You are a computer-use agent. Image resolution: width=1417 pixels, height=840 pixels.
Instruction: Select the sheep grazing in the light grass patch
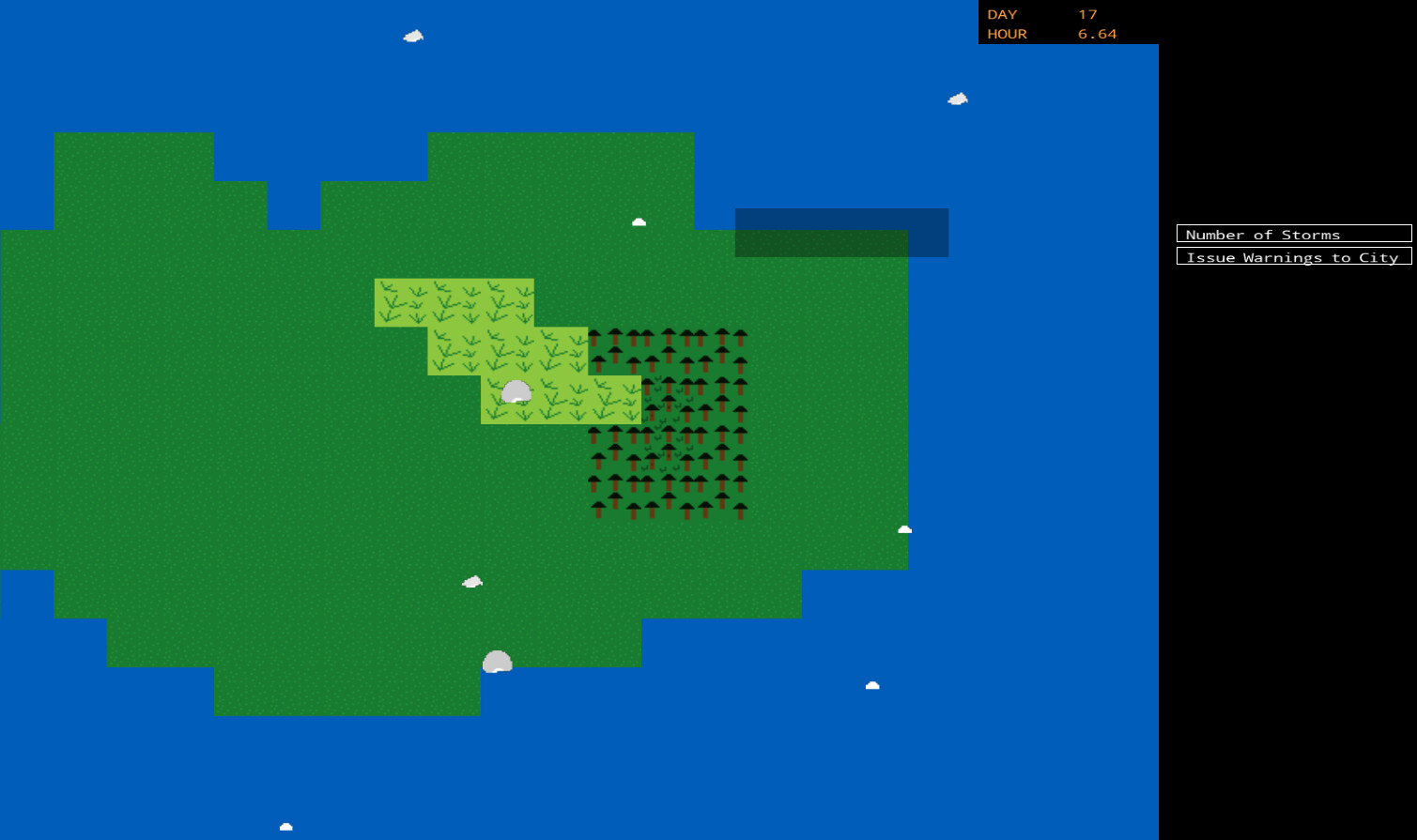518,393
